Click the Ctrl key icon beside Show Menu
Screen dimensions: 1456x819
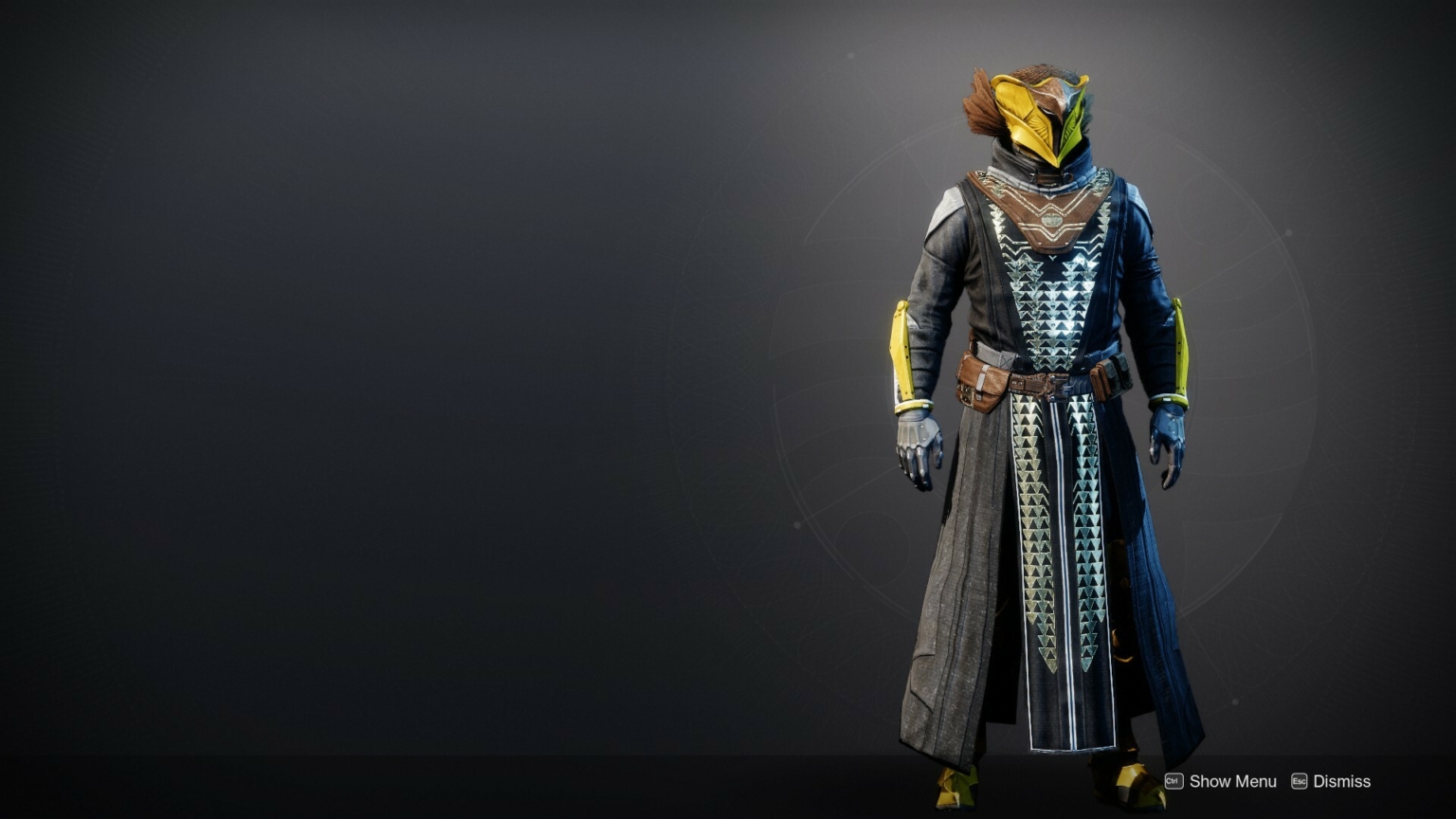click(x=1174, y=781)
